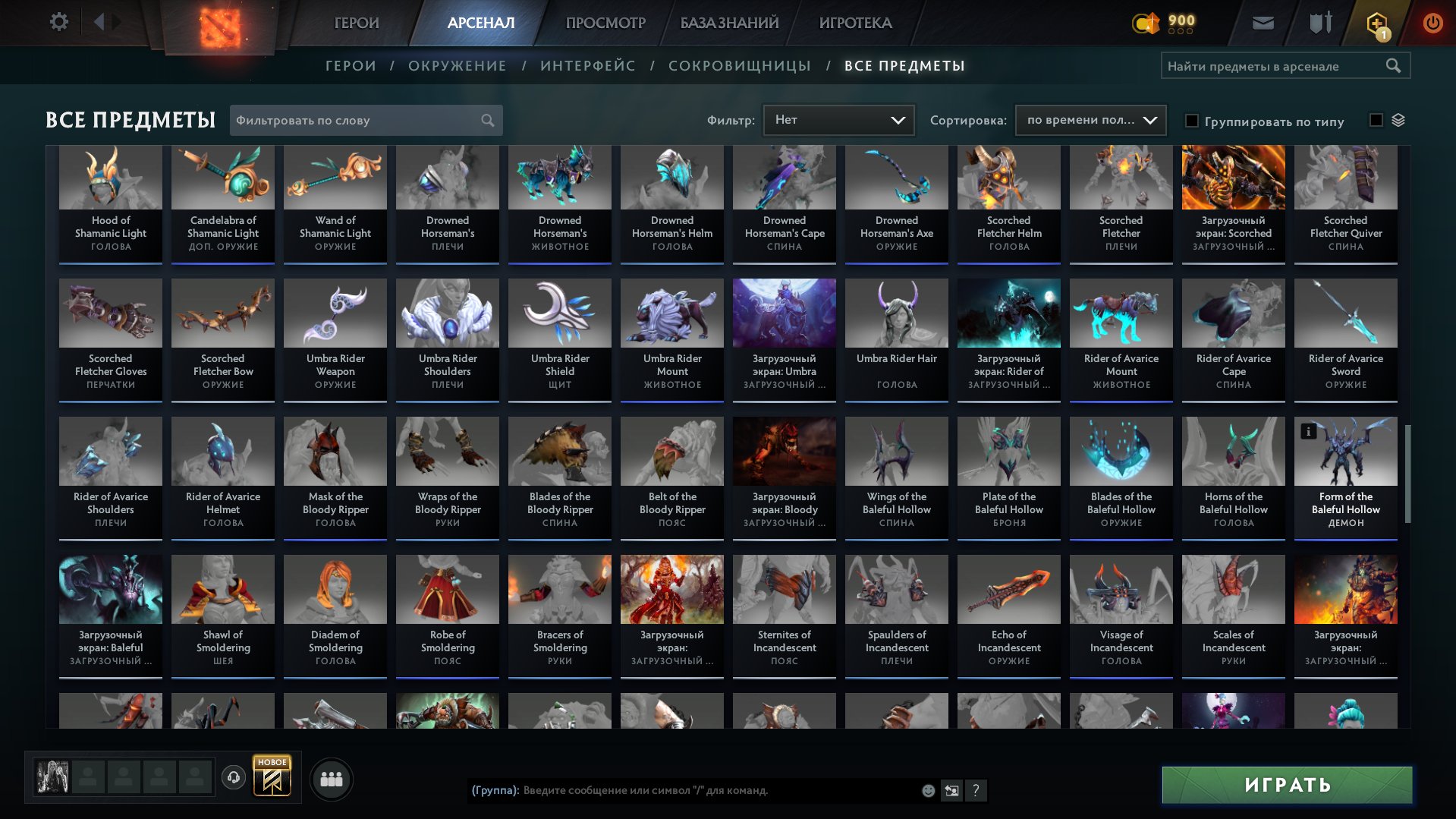Toggle the checkbox beside the stacked layers icon
This screenshot has height=819, width=1456.
point(1375,120)
